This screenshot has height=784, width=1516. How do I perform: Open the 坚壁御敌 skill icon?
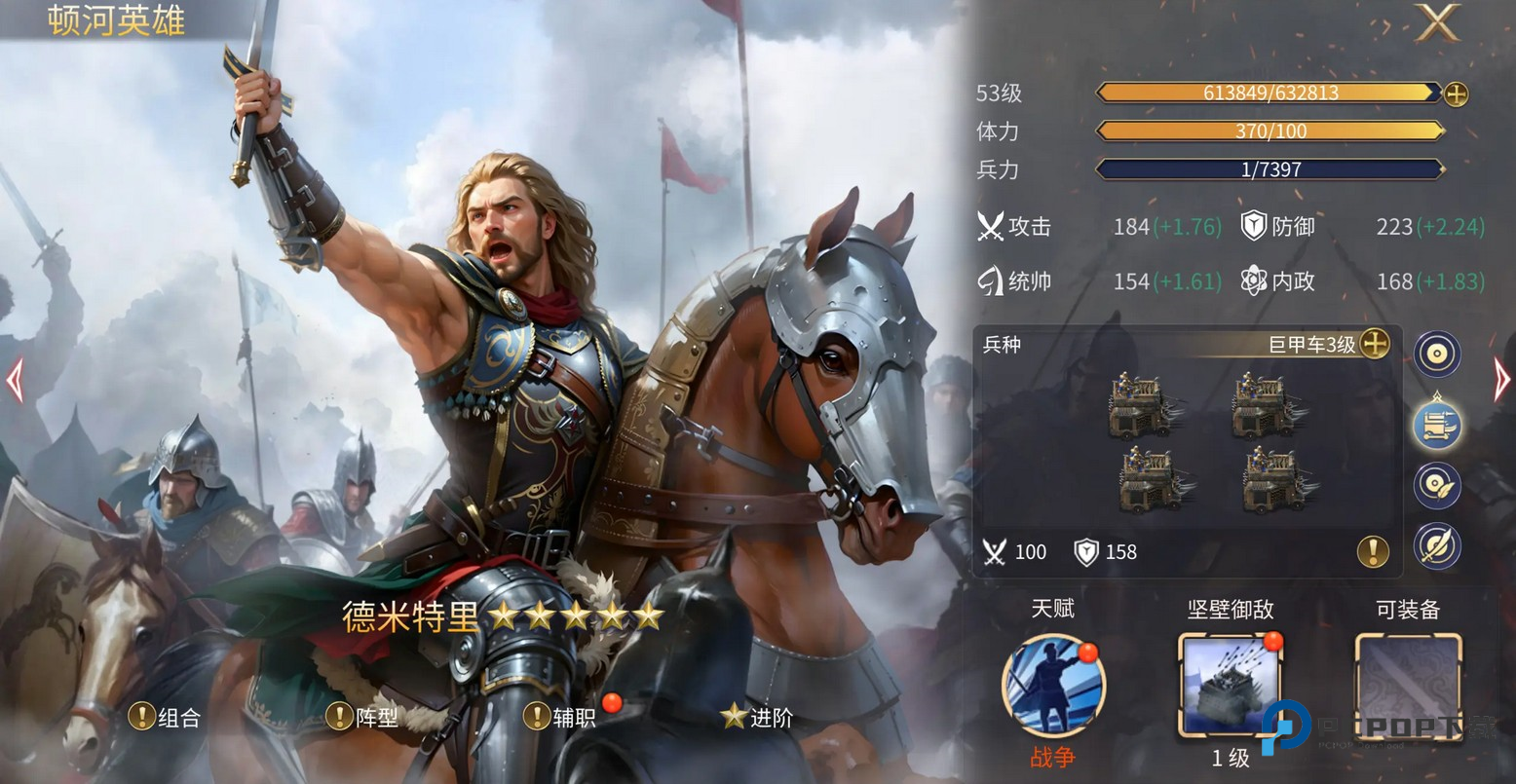[x=1230, y=685]
